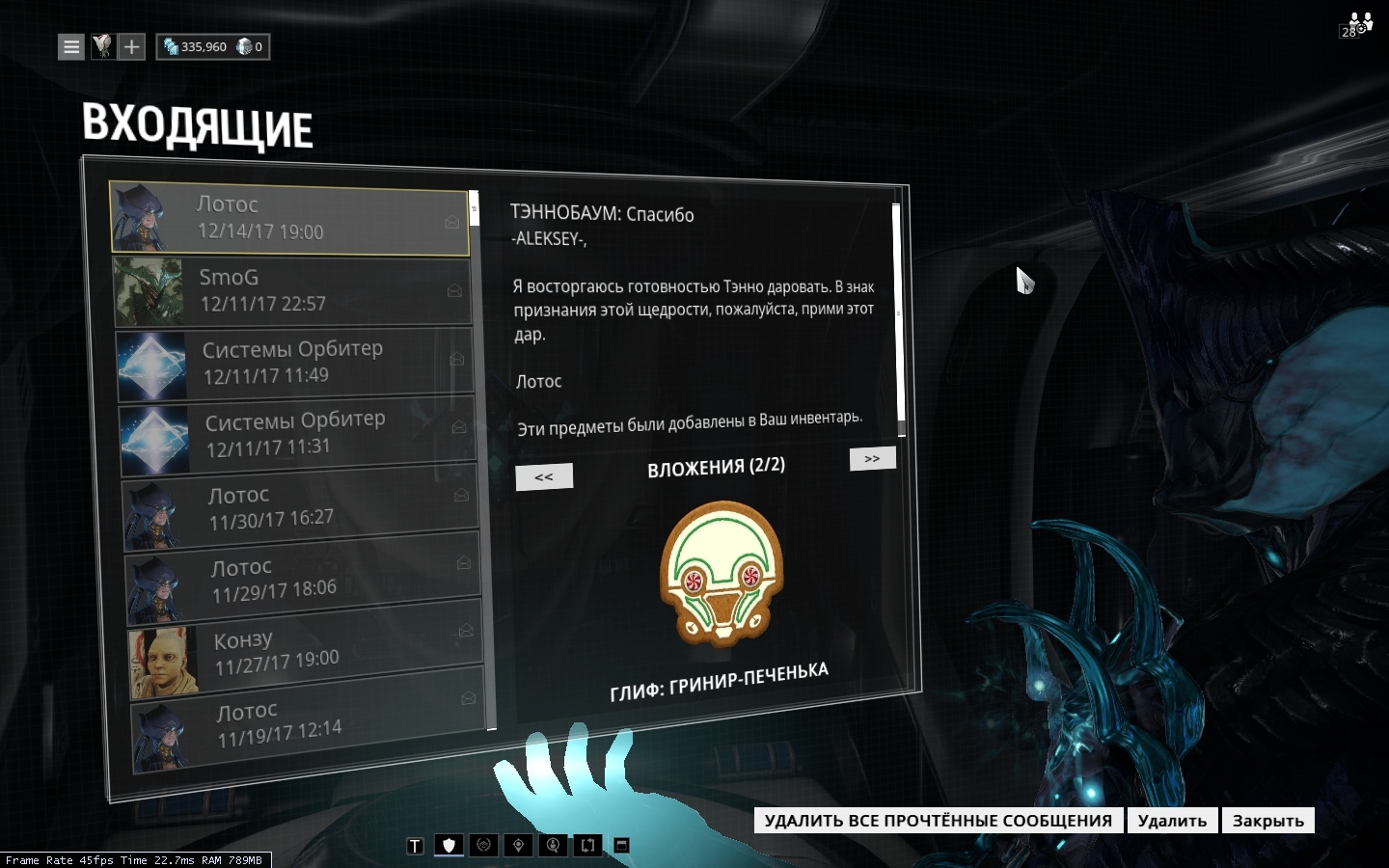Open the hamburger main menu

tap(71, 46)
